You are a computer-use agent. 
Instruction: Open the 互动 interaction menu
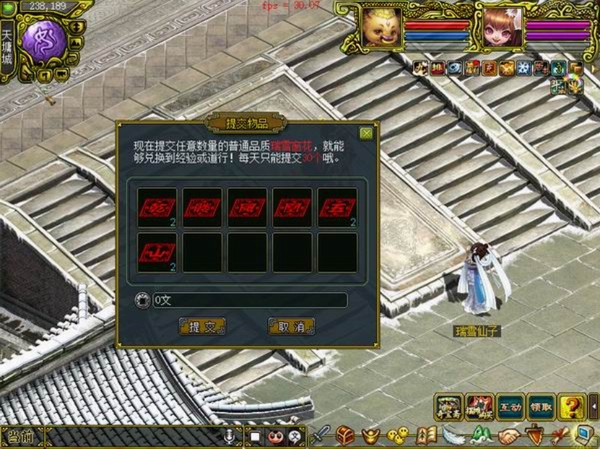(511, 407)
